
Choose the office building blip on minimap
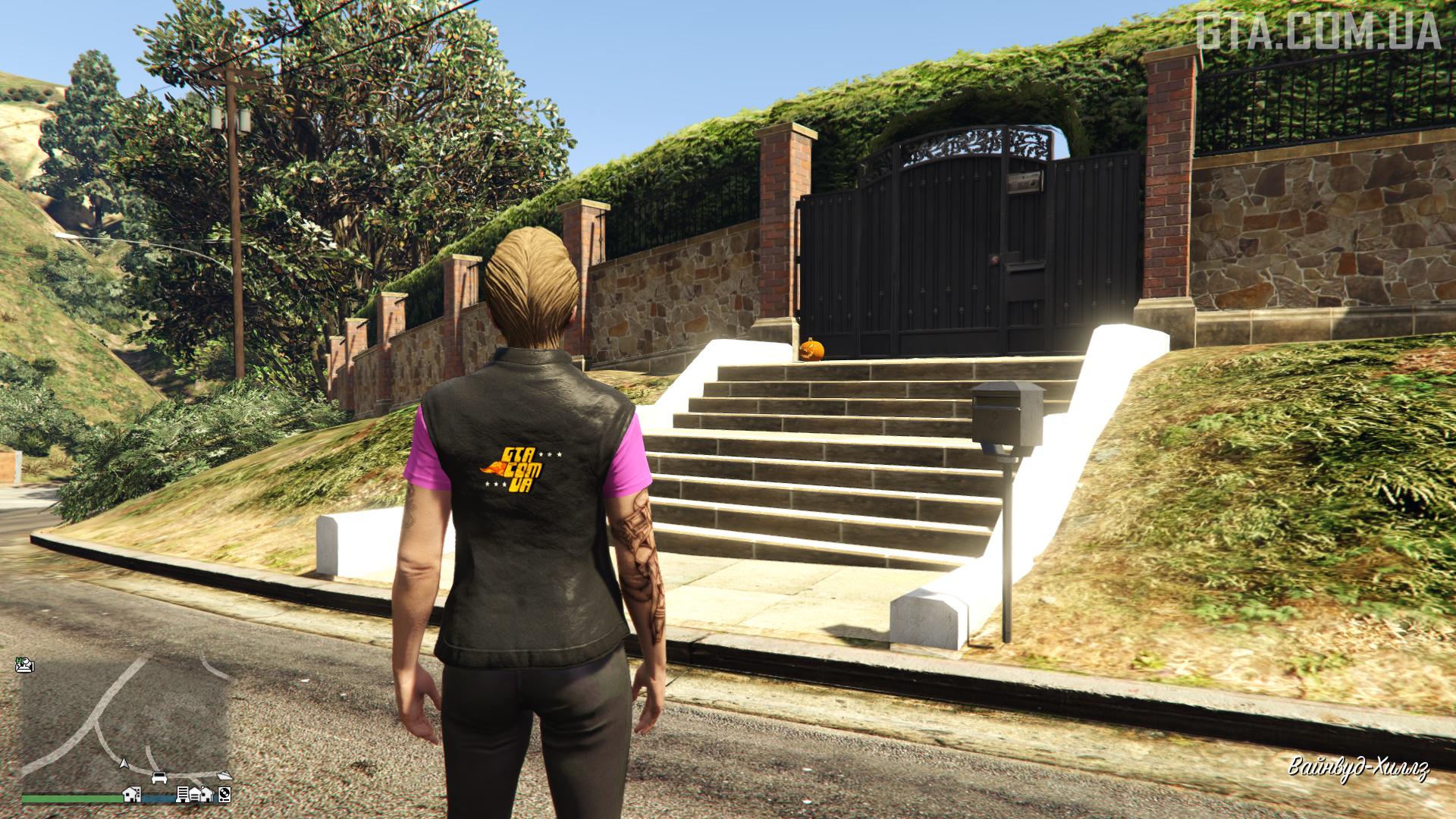[x=183, y=794]
